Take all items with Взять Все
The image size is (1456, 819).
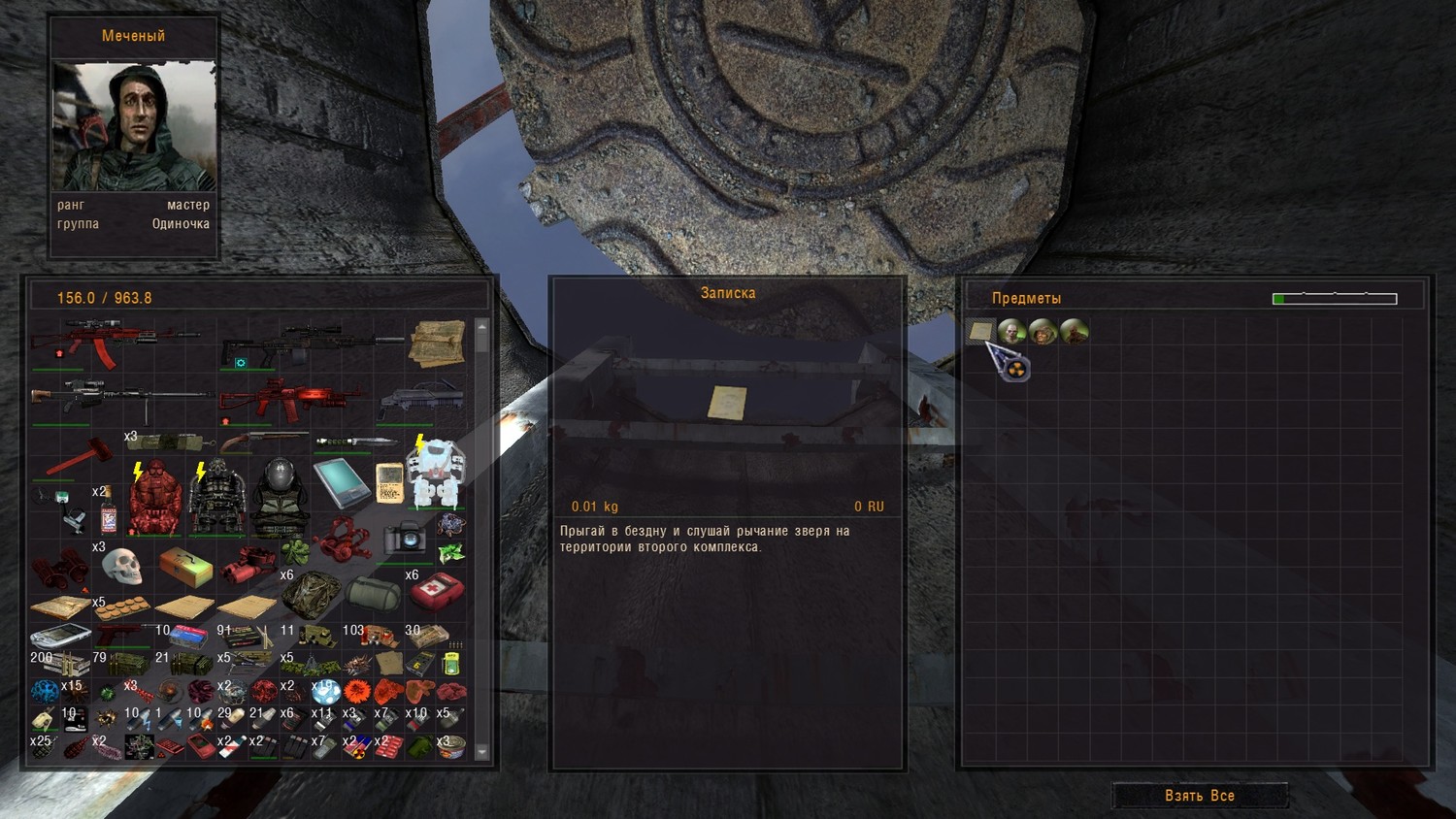click(1200, 796)
